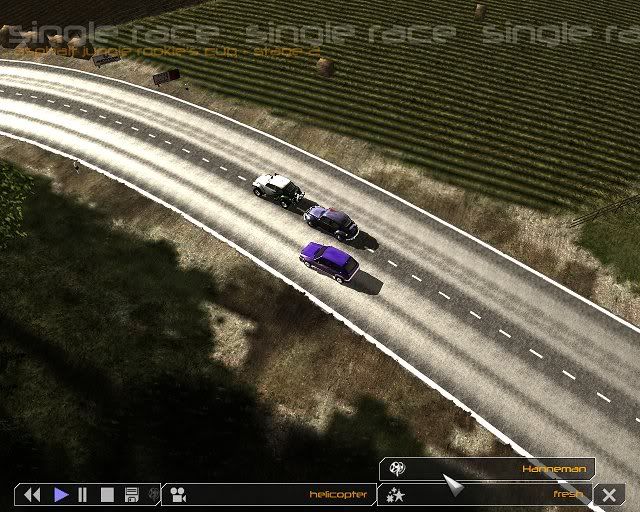Select the Hanneman driver selector

(488, 467)
